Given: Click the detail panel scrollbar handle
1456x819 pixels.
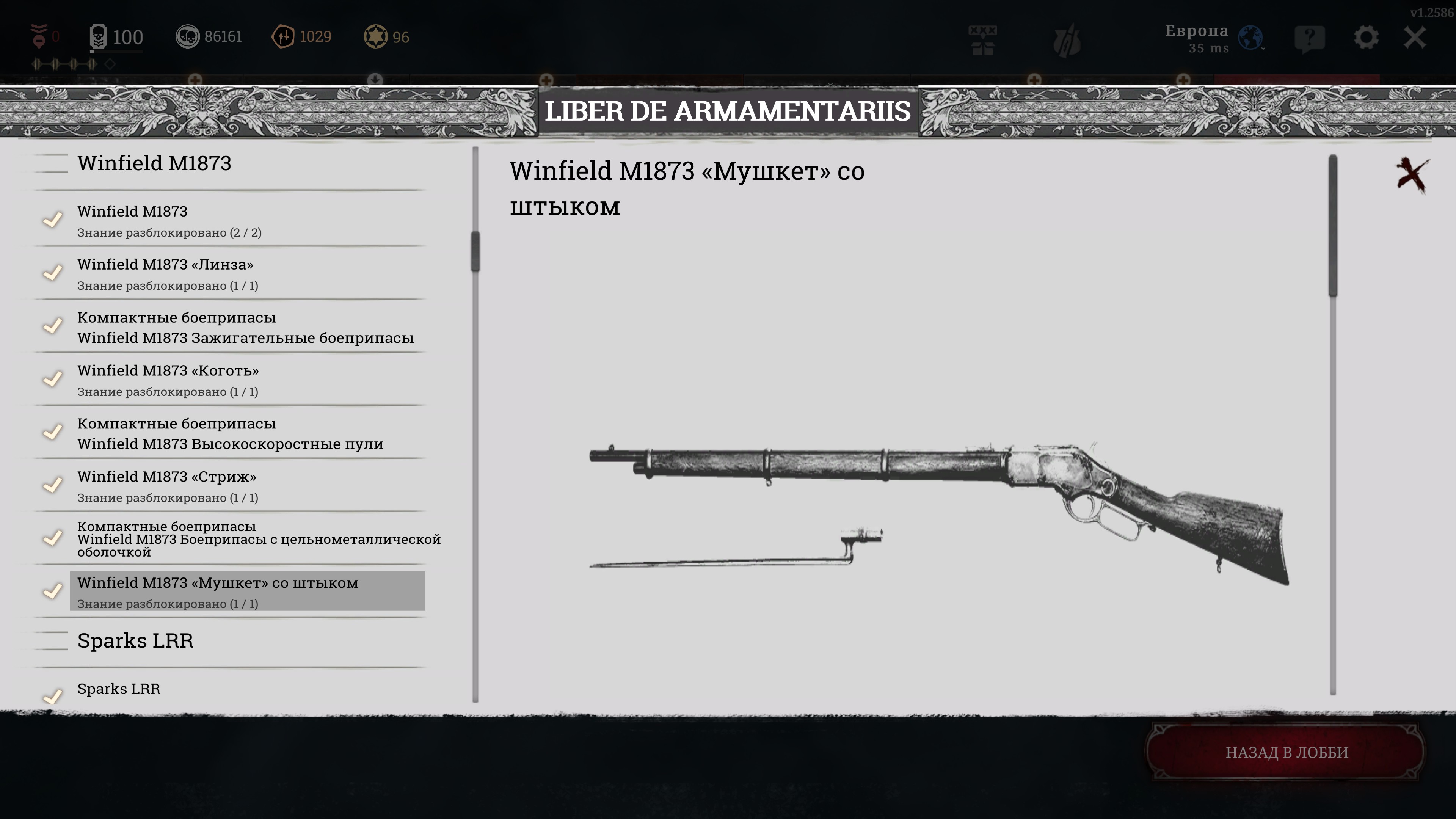Looking at the screenshot, I should click(x=1333, y=226).
